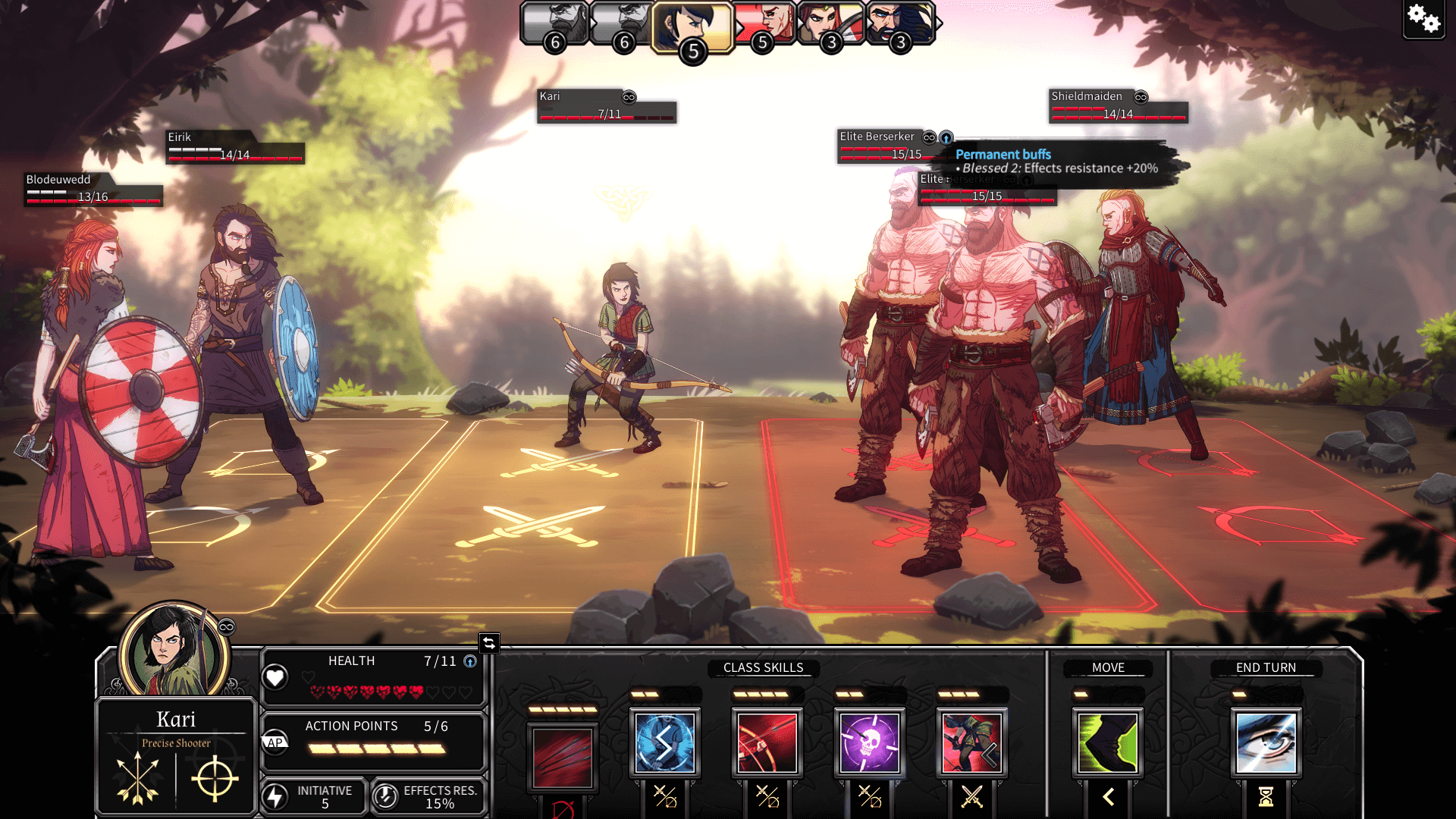The width and height of the screenshot is (1456, 819).
Task: Click the info icon beside Health
Action: click(470, 661)
